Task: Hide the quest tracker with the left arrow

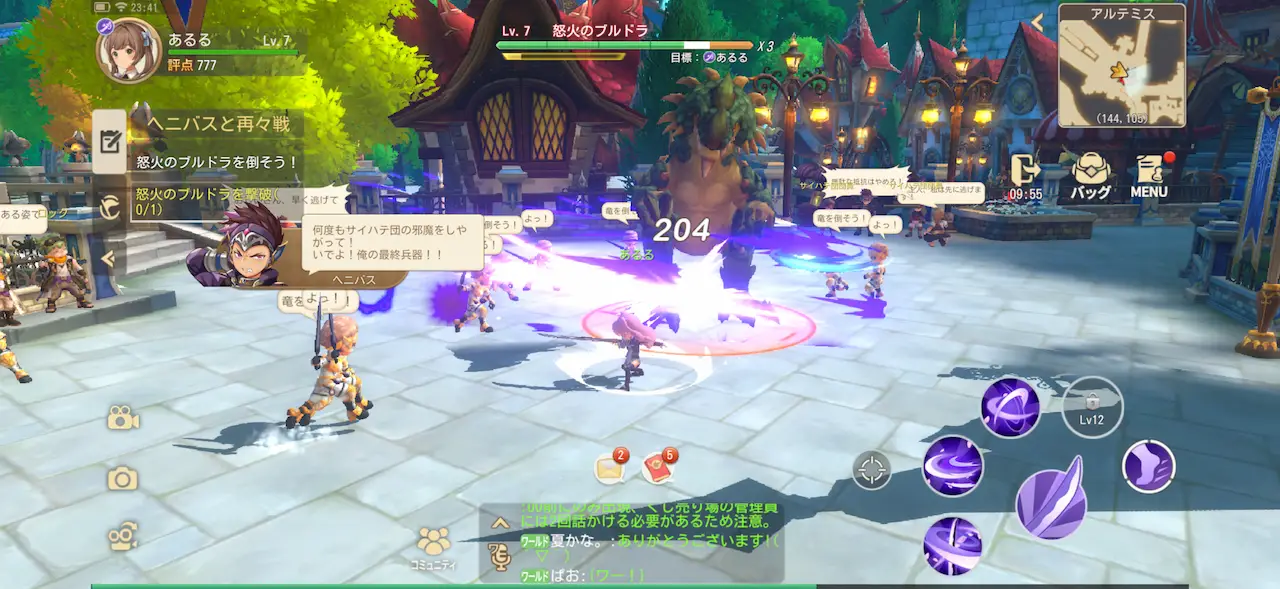Action: click(x=108, y=260)
